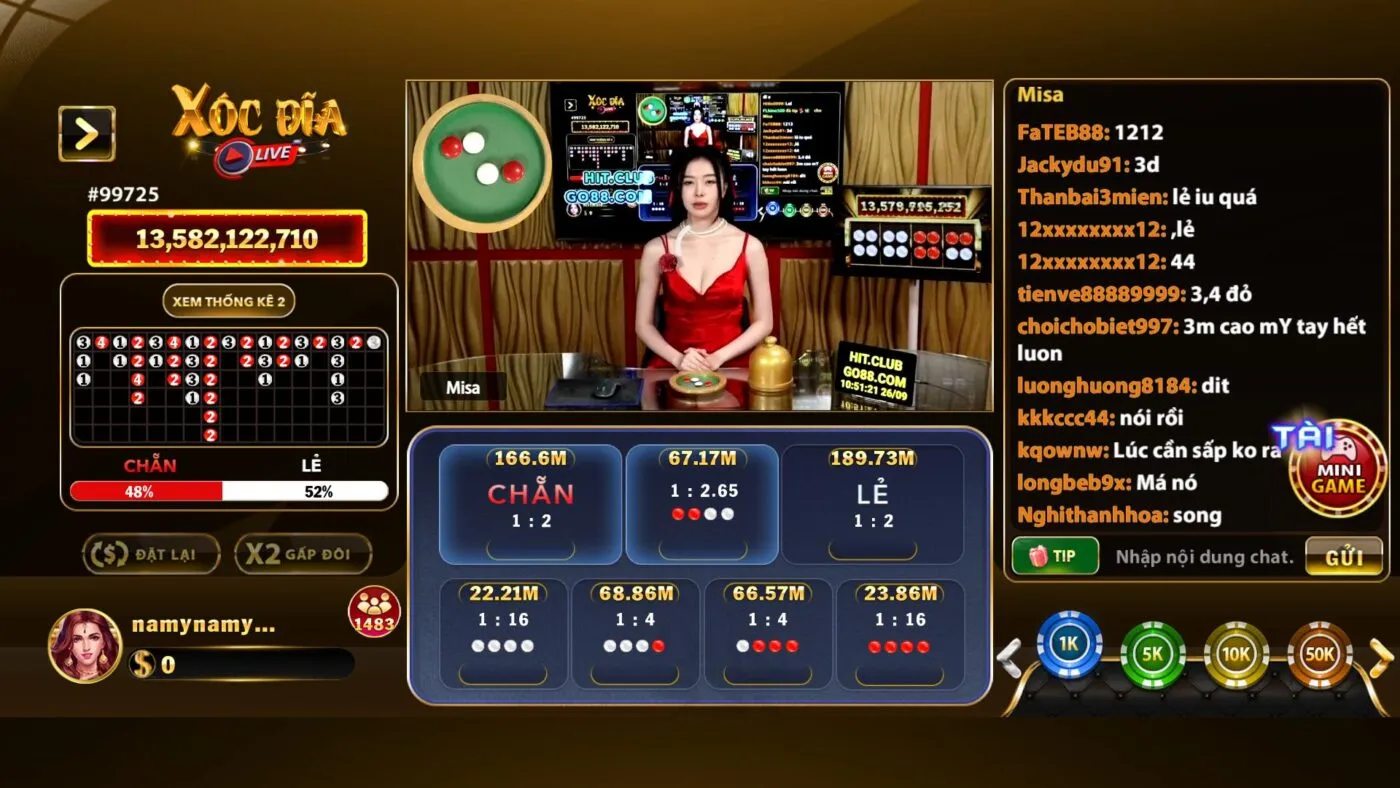Place a bet on LẺ
The image size is (1400, 788).
click(x=873, y=503)
